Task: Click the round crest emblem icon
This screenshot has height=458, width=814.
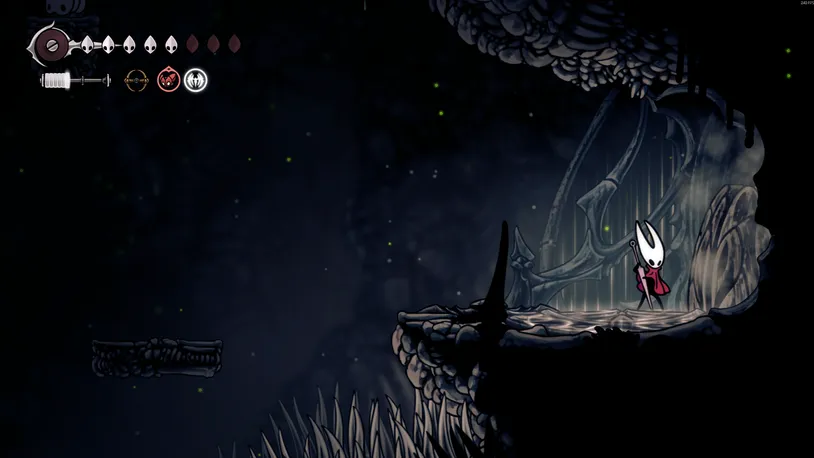Action: (50, 45)
